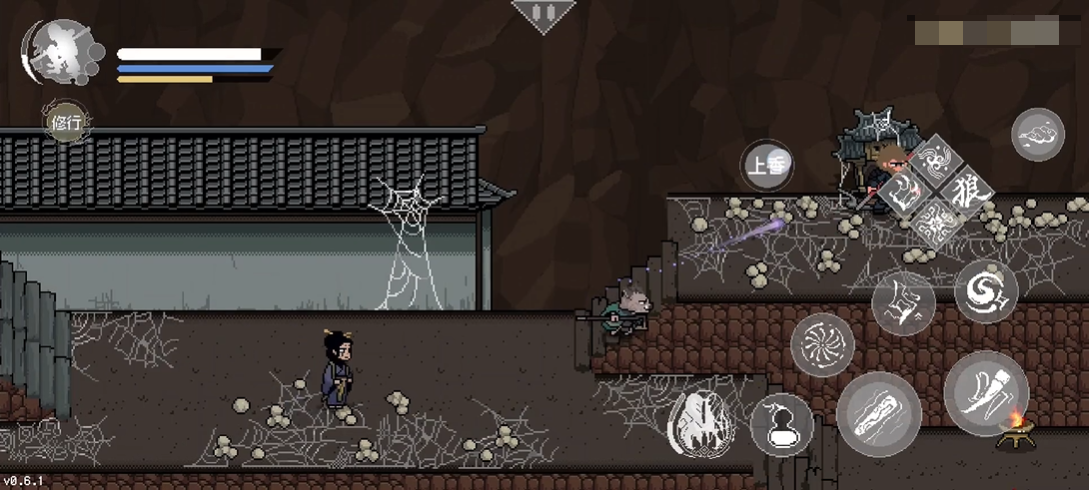This screenshot has width=1089, height=490.
Task: Pause the game with the top triangle button
Action: tap(543, 15)
